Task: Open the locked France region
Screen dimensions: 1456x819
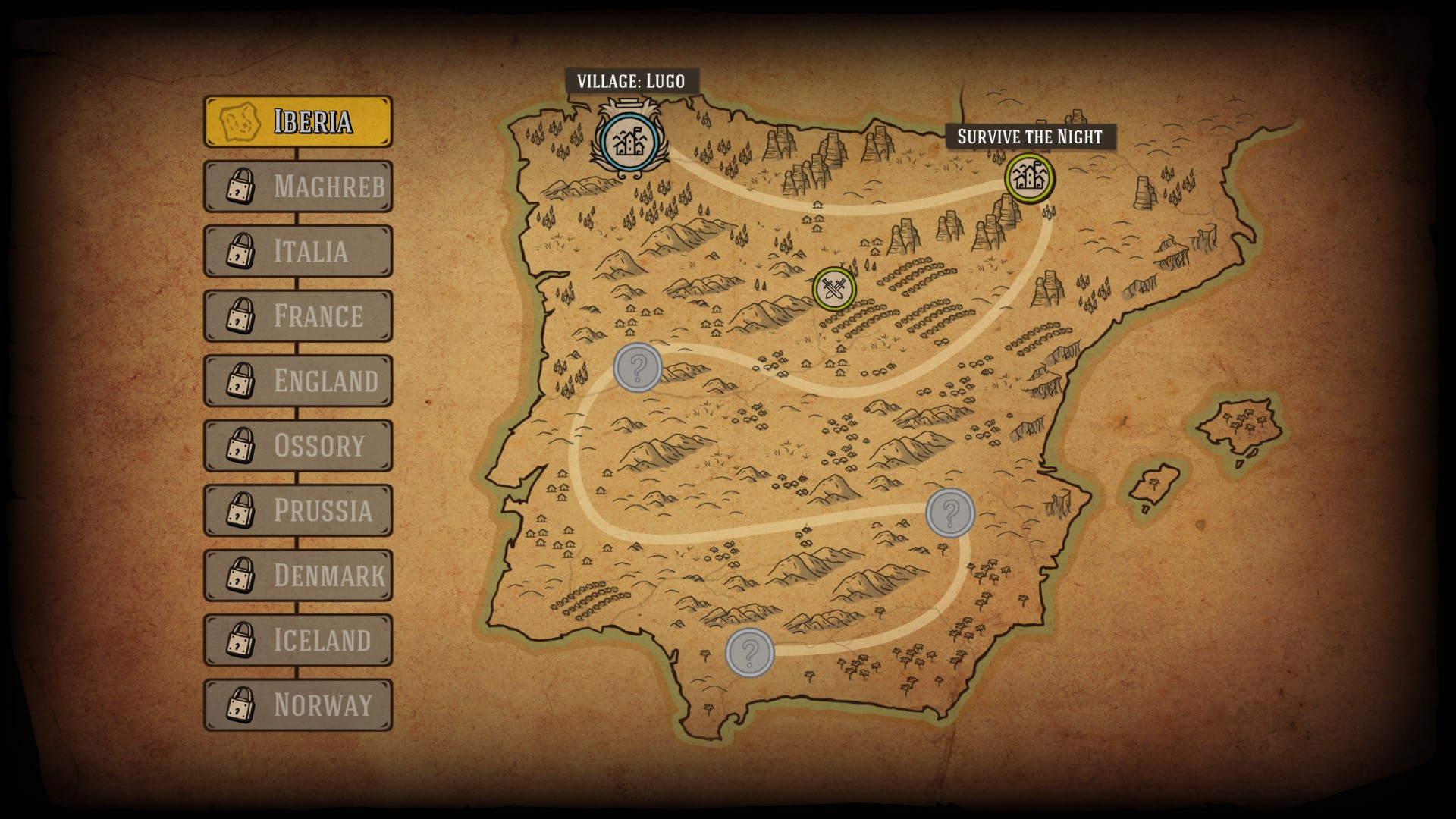Action: coord(298,315)
